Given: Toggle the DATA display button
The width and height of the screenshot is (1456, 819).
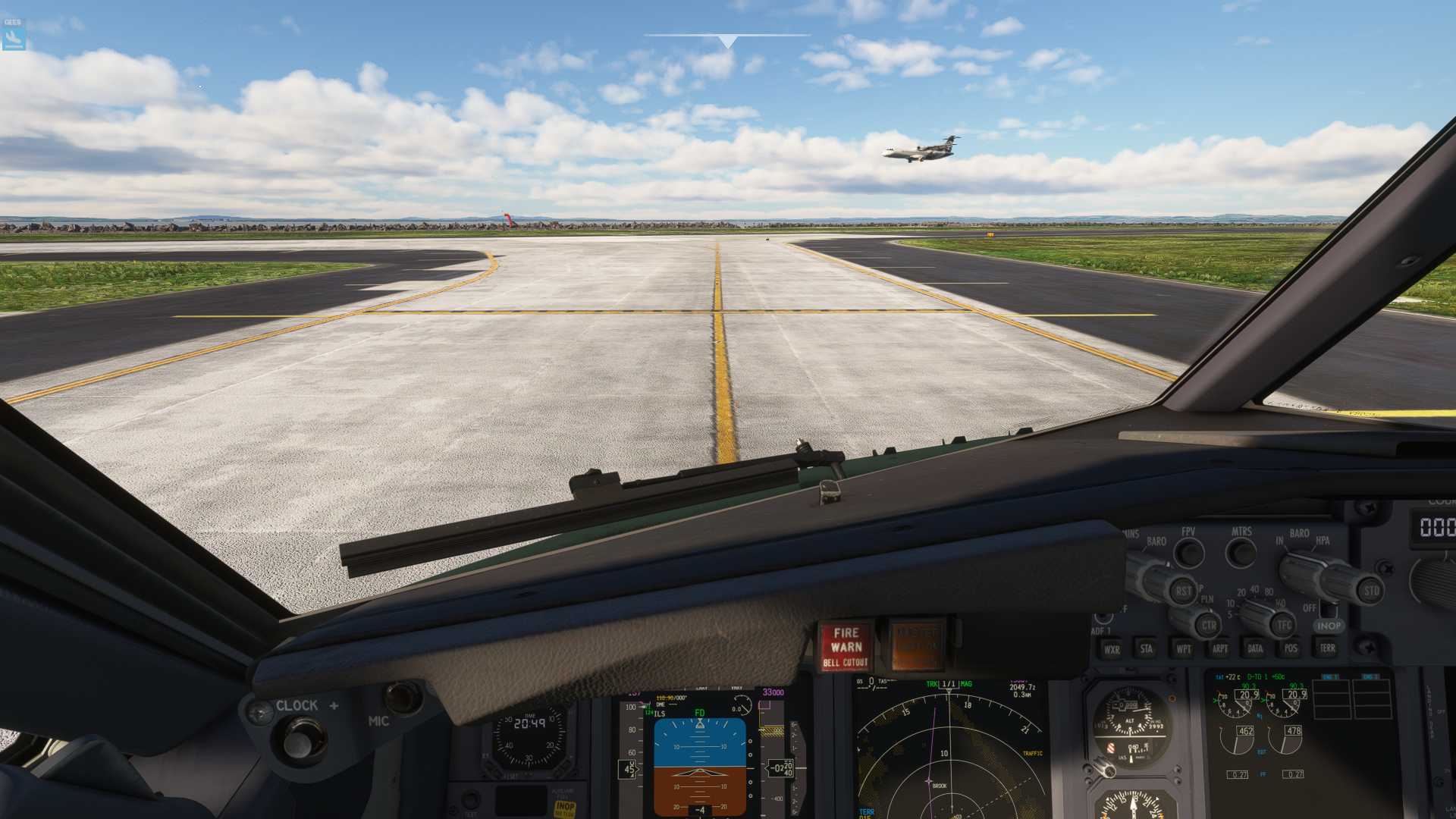Looking at the screenshot, I should [1255, 649].
